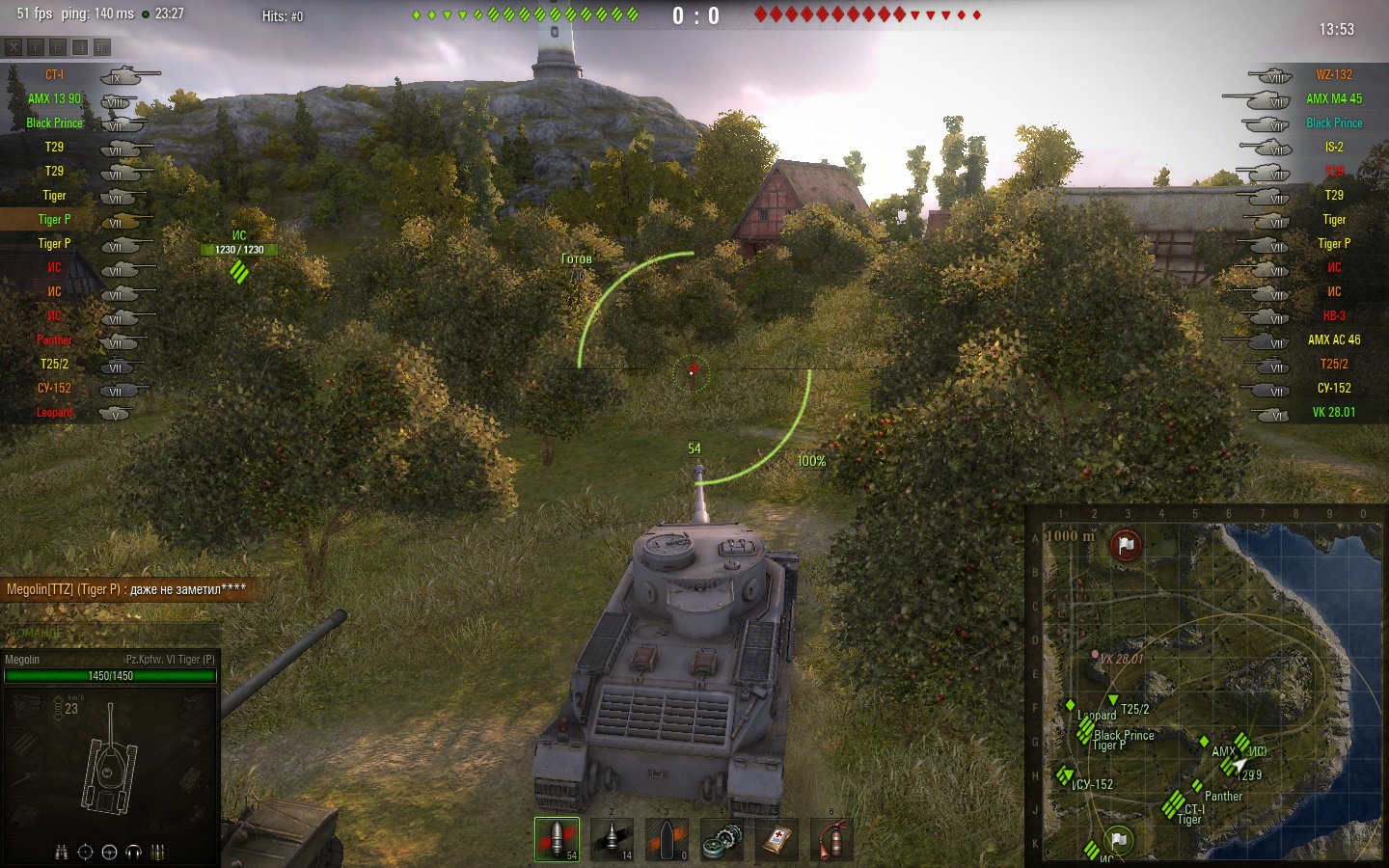Select the AP shell slot with 54 rounds

click(557, 839)
